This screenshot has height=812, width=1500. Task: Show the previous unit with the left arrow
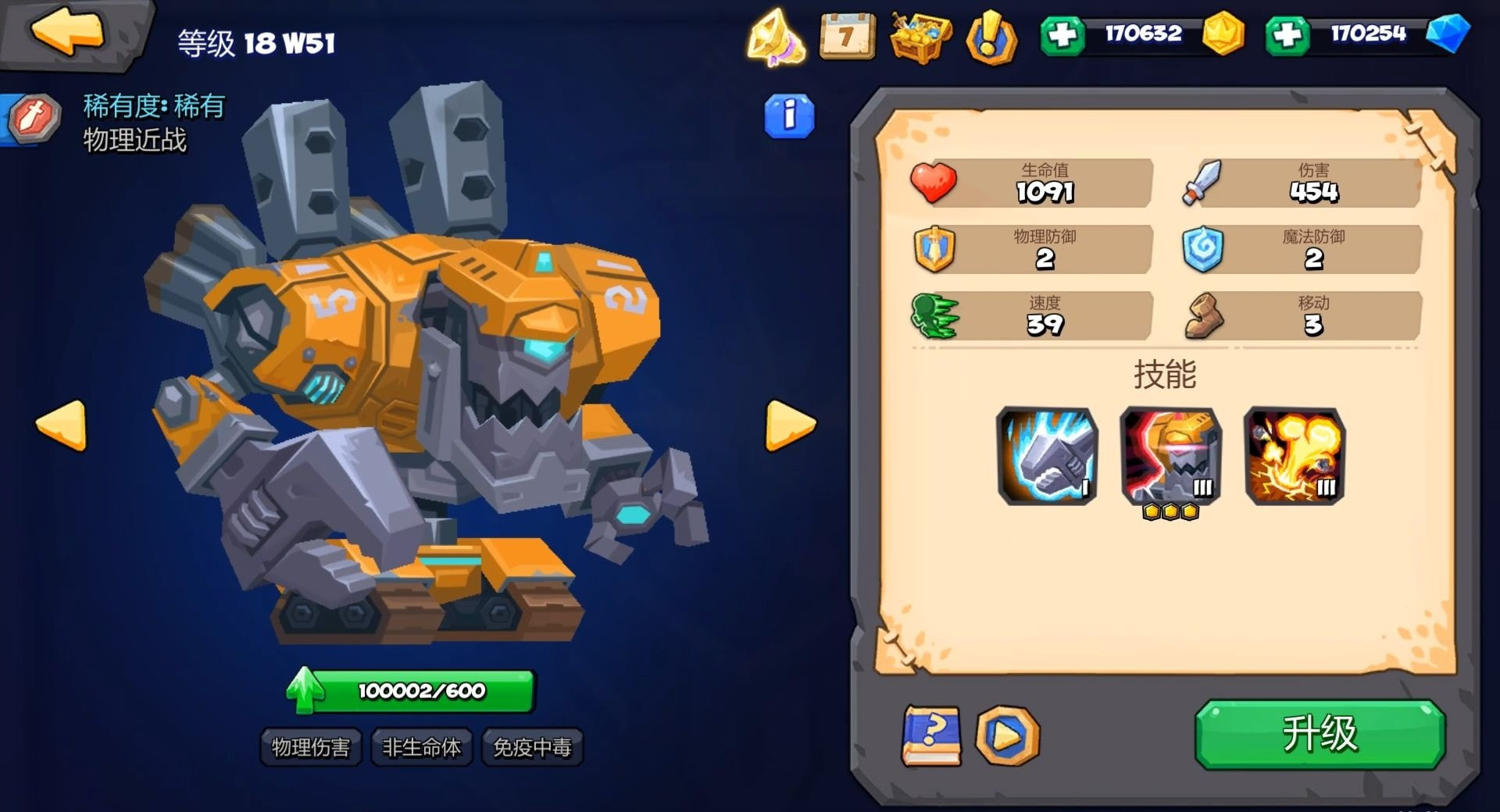pos(62,425)
